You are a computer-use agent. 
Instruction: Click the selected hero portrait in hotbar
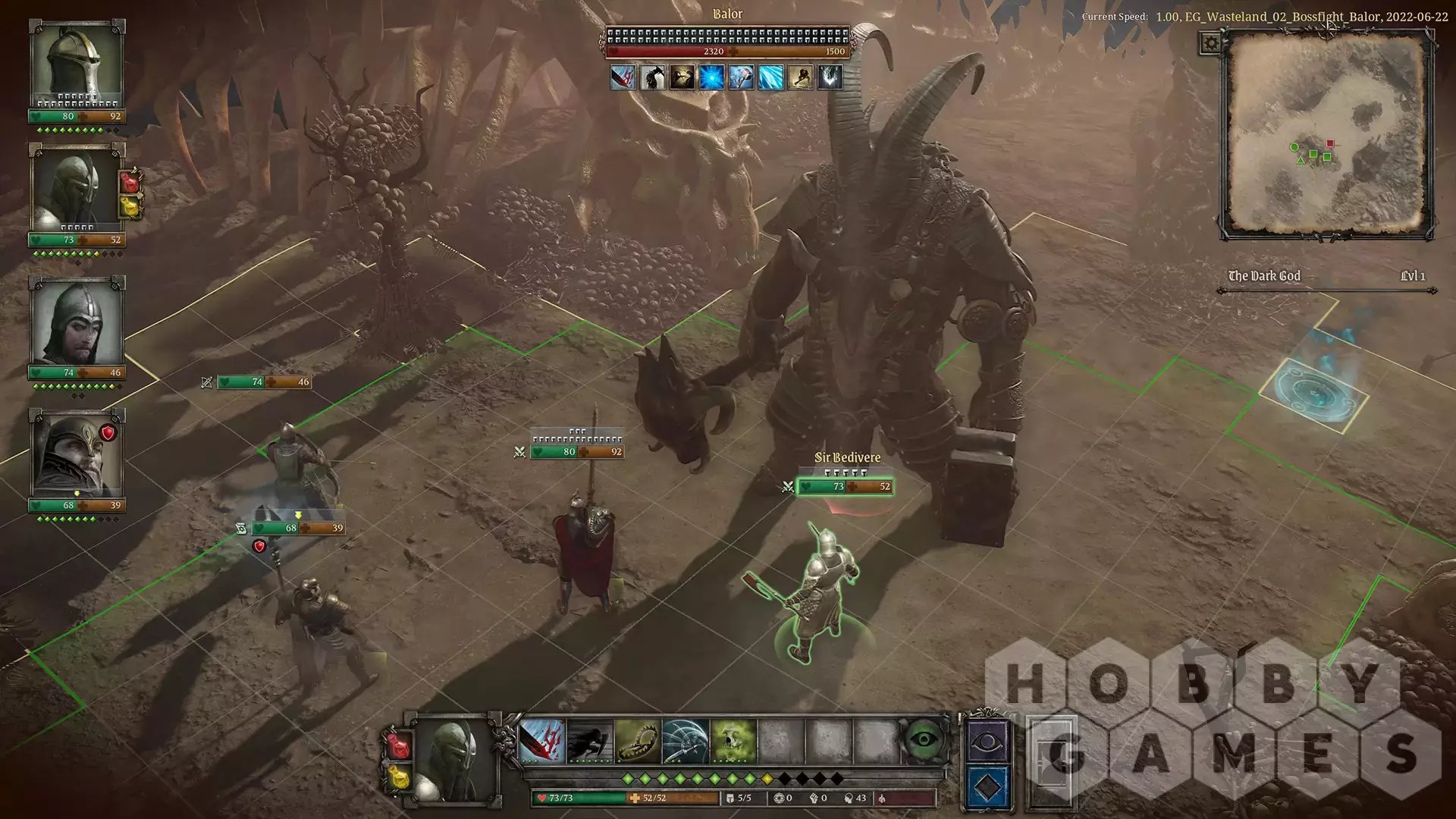(453, 758)
